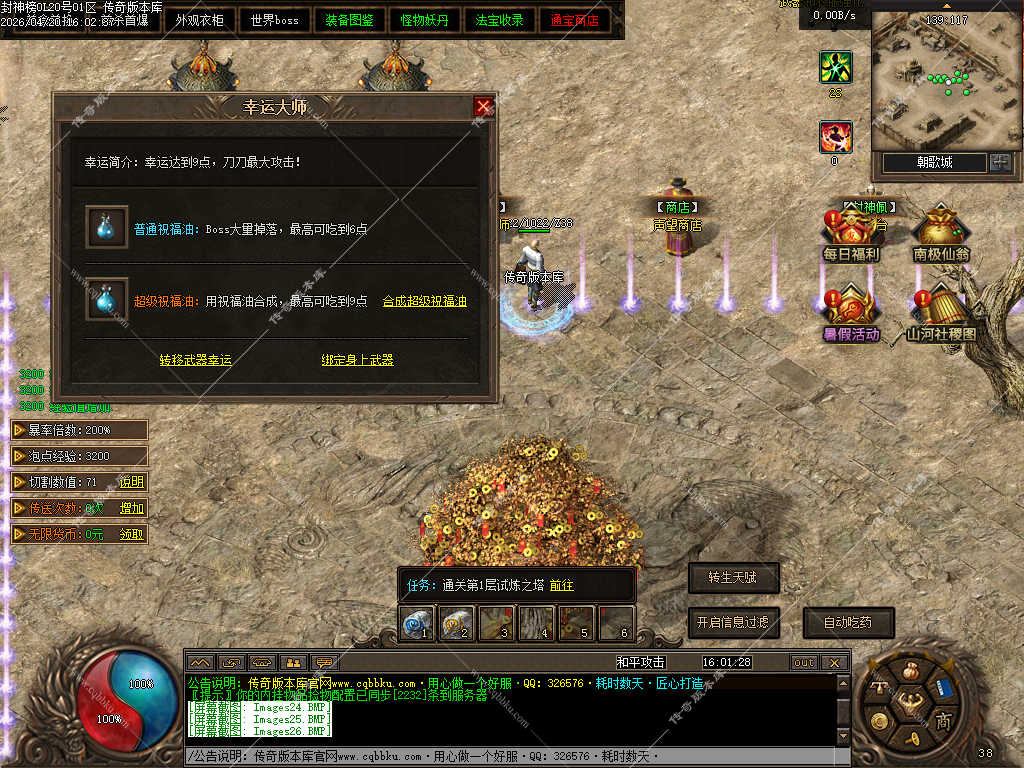Open the 暑假活动 event icon

pyautogui.click(x=851, y=315)
